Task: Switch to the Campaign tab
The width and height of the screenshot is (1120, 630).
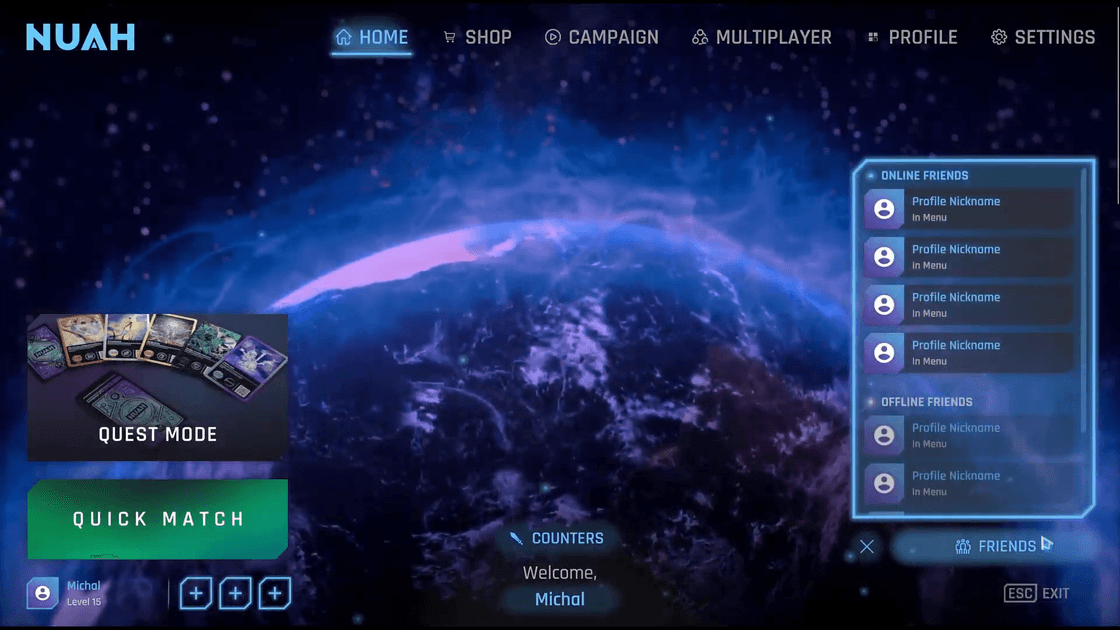Action: coord(601,38)
